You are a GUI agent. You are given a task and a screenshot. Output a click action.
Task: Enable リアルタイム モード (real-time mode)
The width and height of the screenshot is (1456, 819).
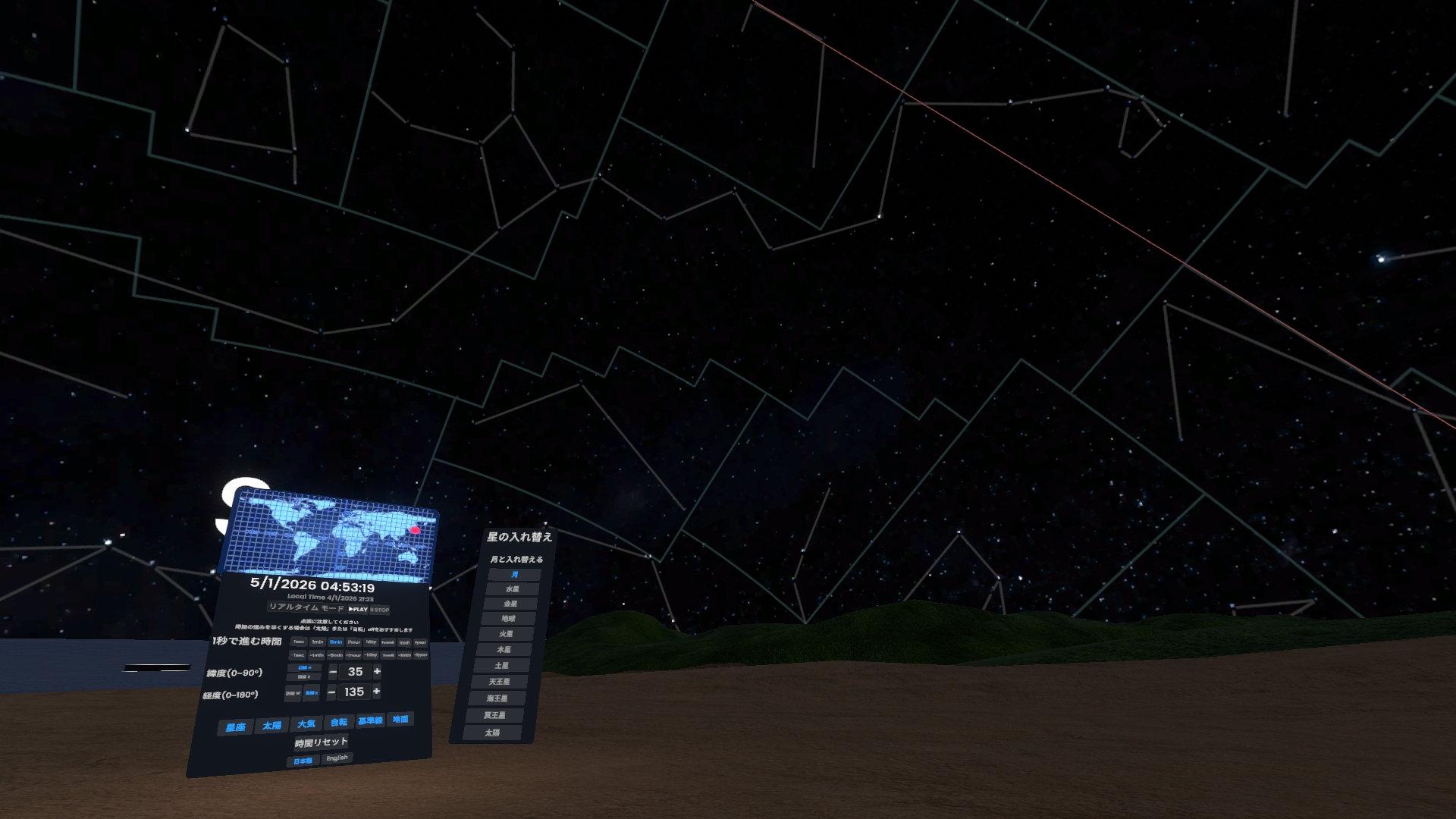point(306,608)
